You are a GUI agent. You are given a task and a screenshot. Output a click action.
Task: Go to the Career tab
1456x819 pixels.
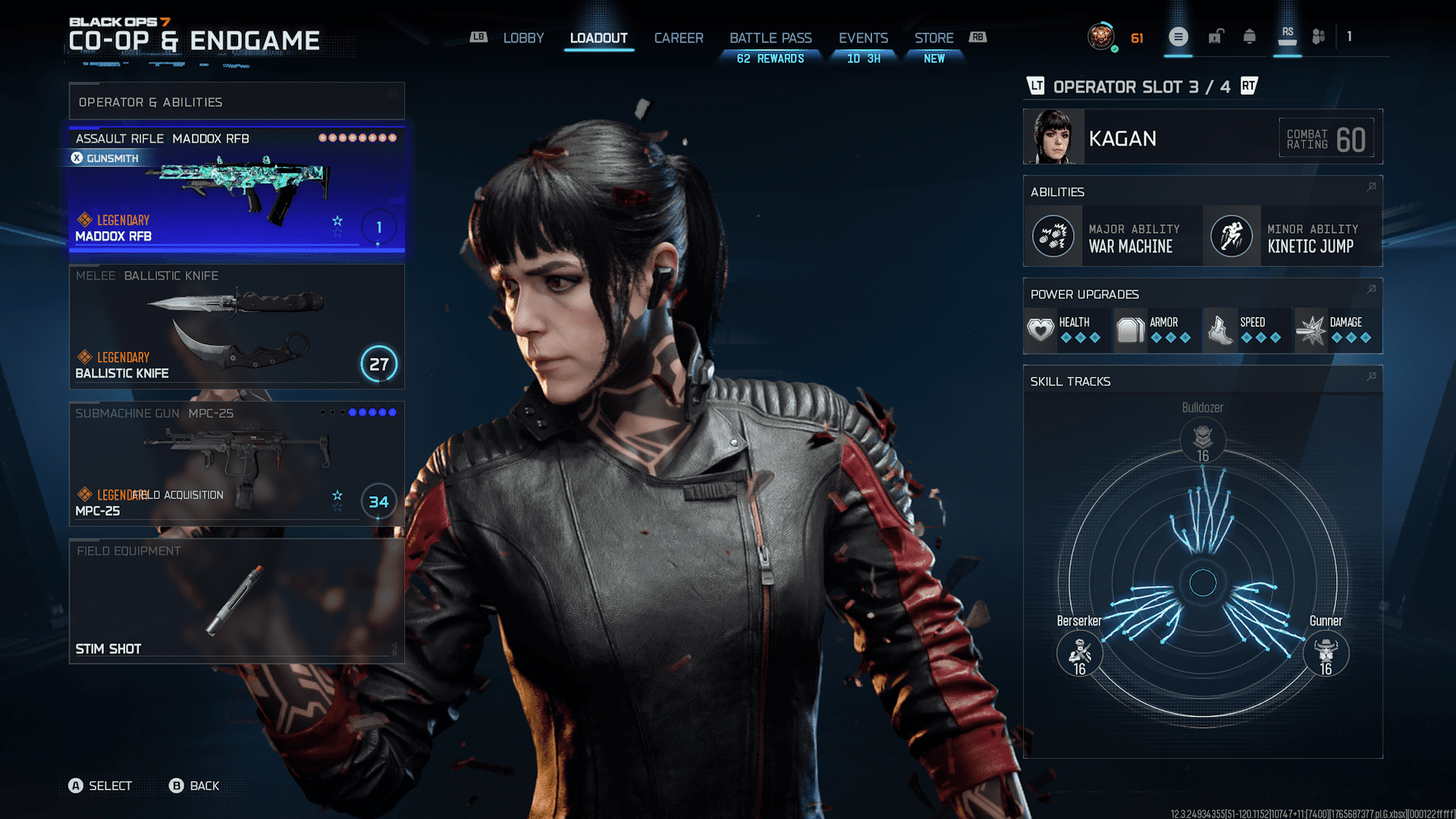[679, 38]
